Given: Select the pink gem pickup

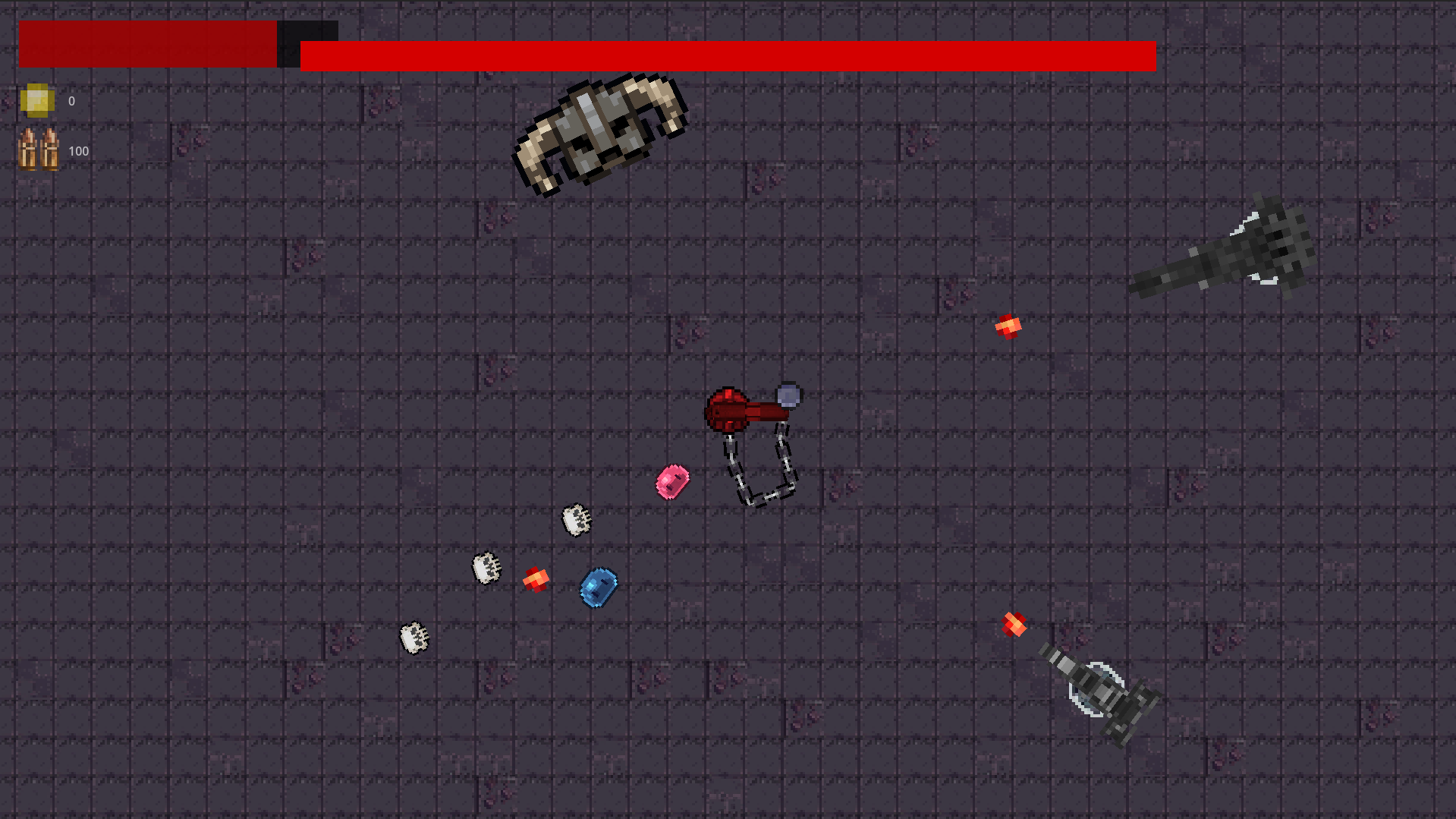Looking at the screenshot, I should coord(672,480).
